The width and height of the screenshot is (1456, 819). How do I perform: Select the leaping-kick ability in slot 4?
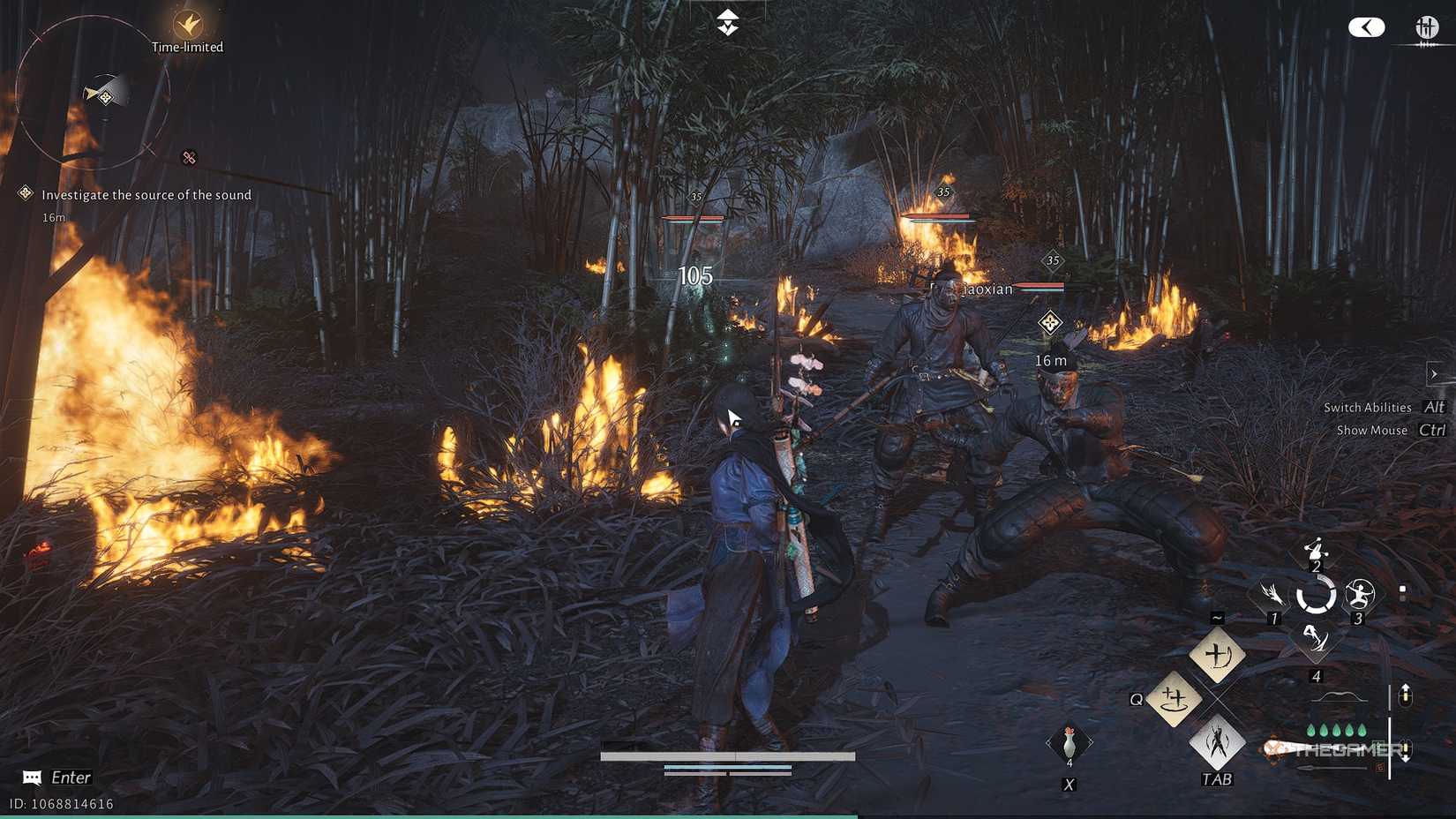click(1316, 638)
